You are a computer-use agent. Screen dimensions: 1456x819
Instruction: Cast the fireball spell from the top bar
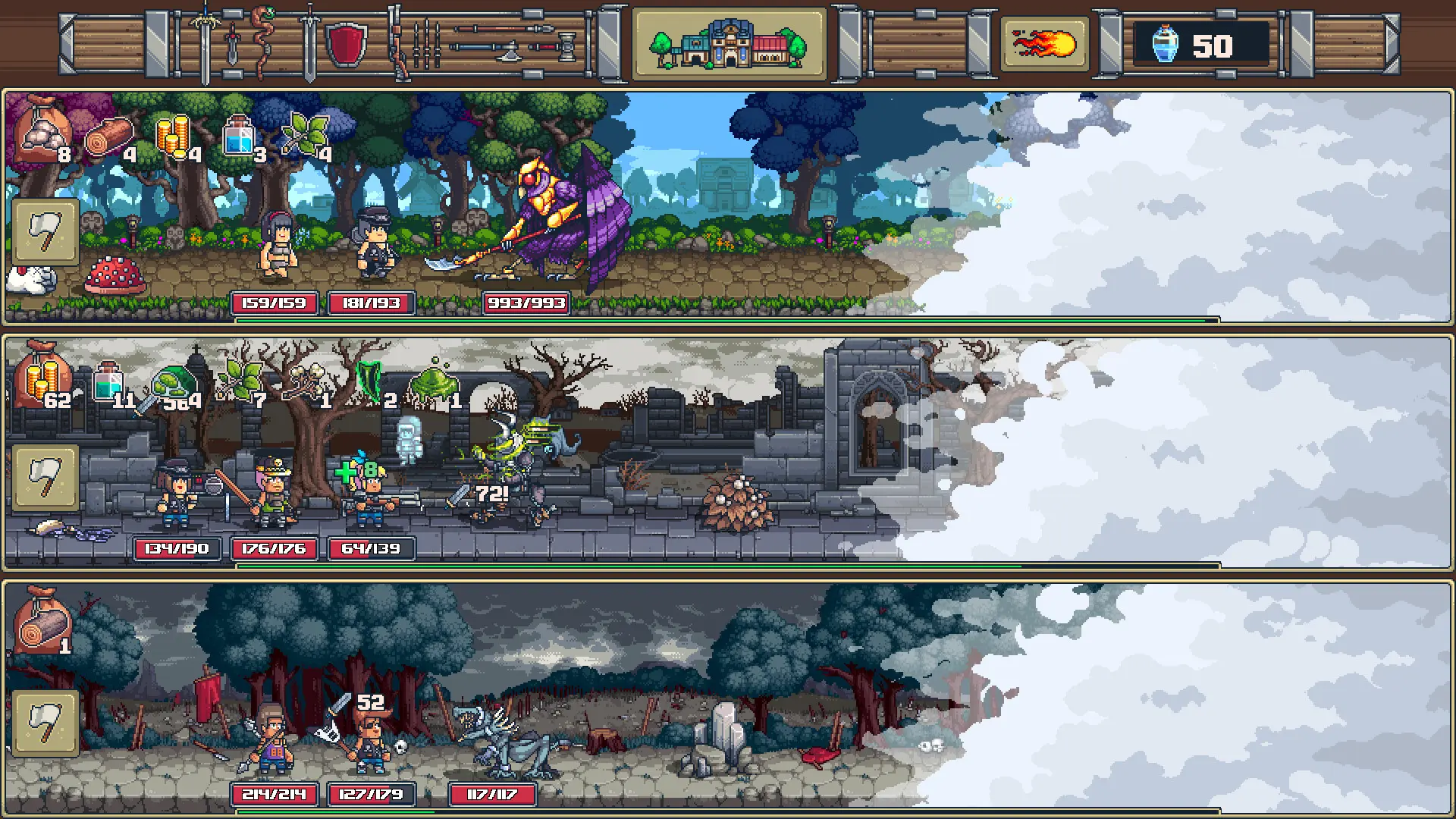1043,44
